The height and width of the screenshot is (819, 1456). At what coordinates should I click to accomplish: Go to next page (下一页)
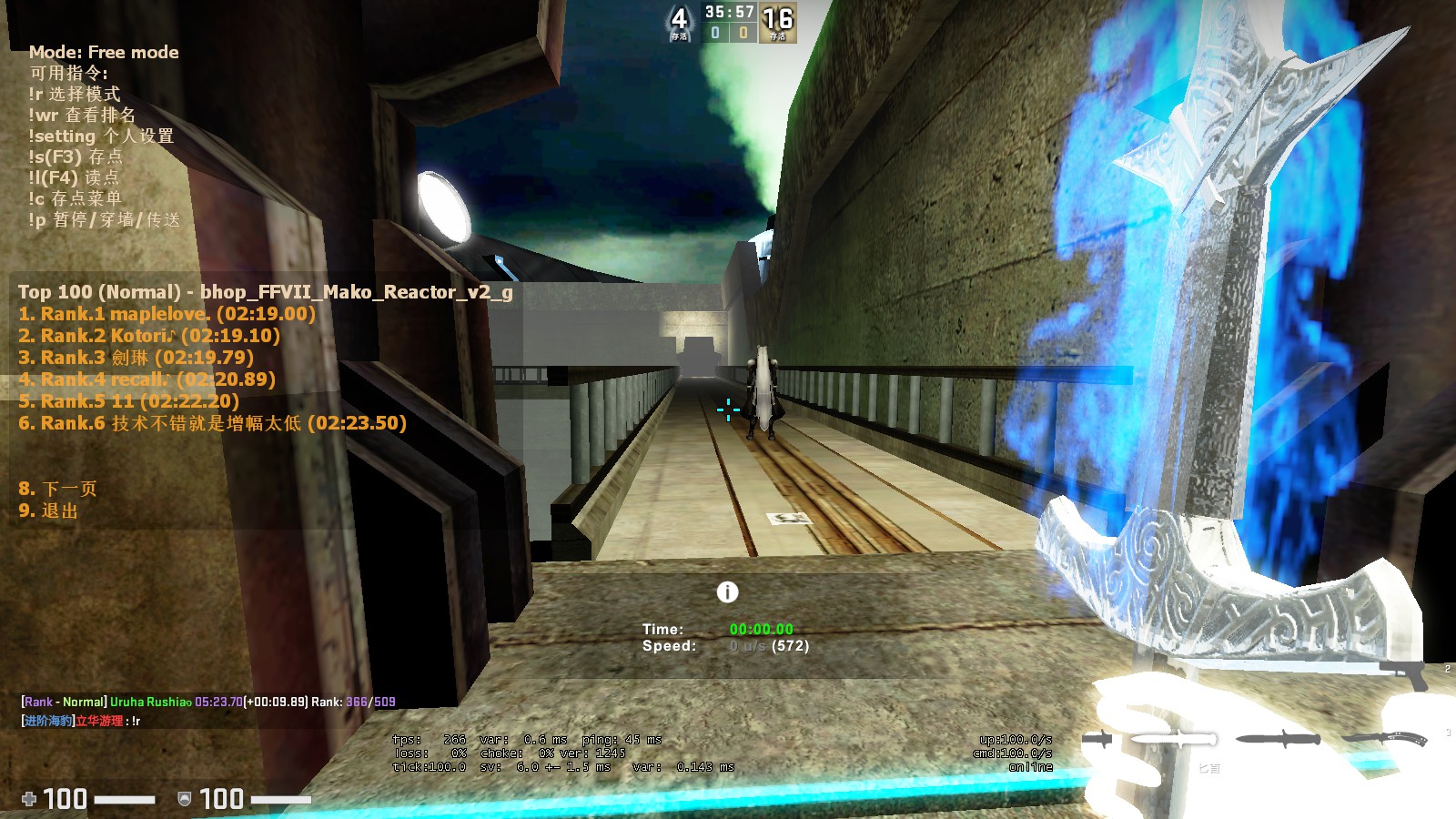(x=57, y=489)
